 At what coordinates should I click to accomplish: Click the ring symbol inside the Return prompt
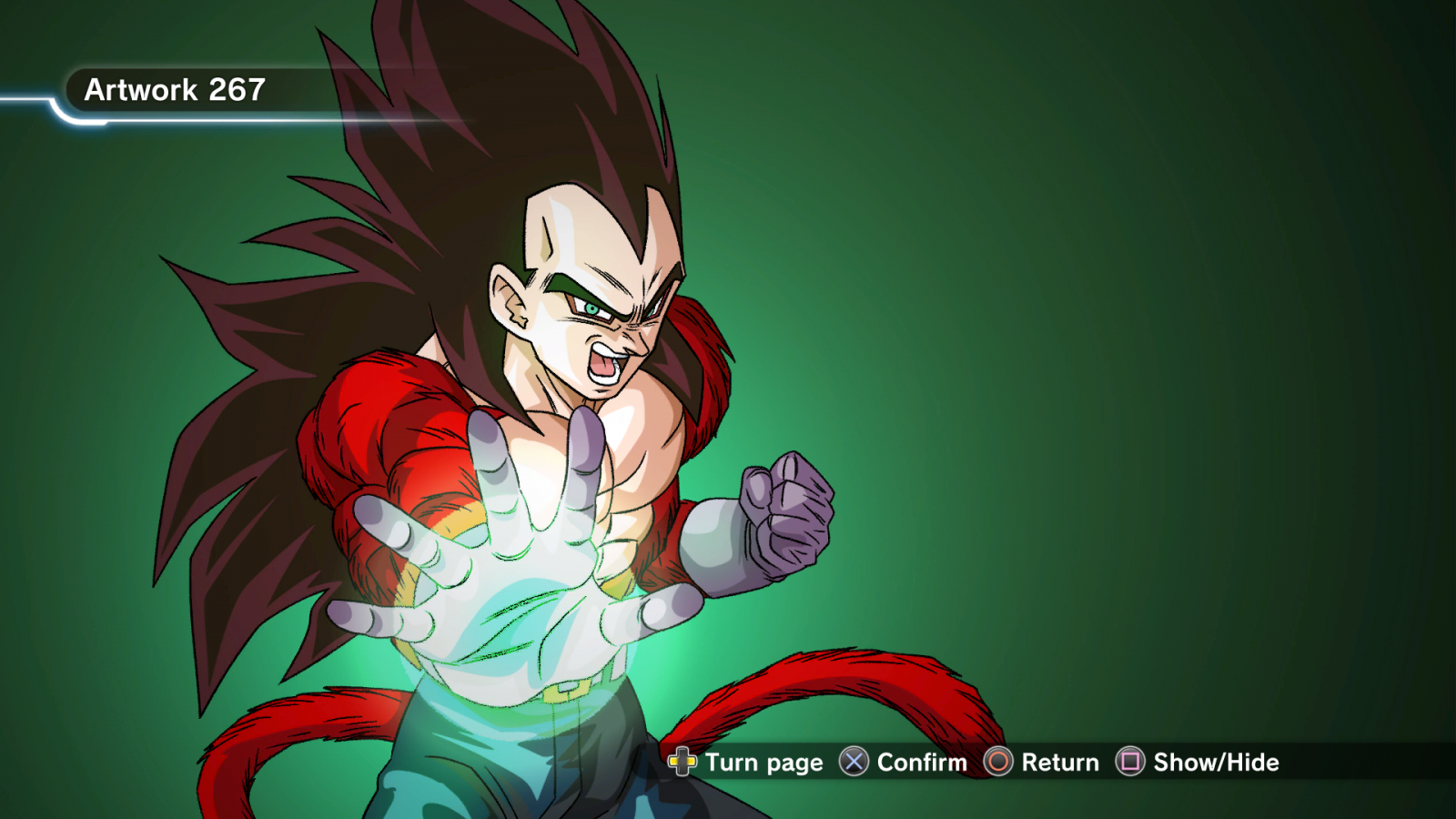[x=998, y=763]
